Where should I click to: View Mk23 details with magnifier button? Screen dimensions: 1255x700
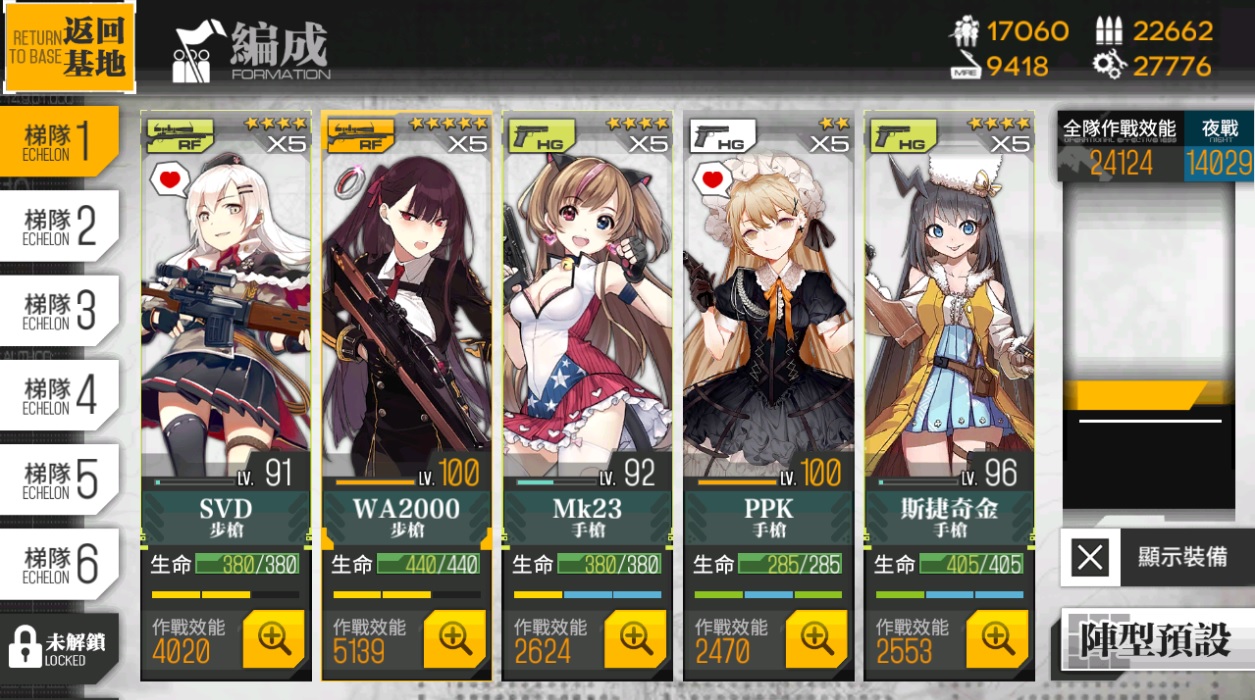click(635, 639)
